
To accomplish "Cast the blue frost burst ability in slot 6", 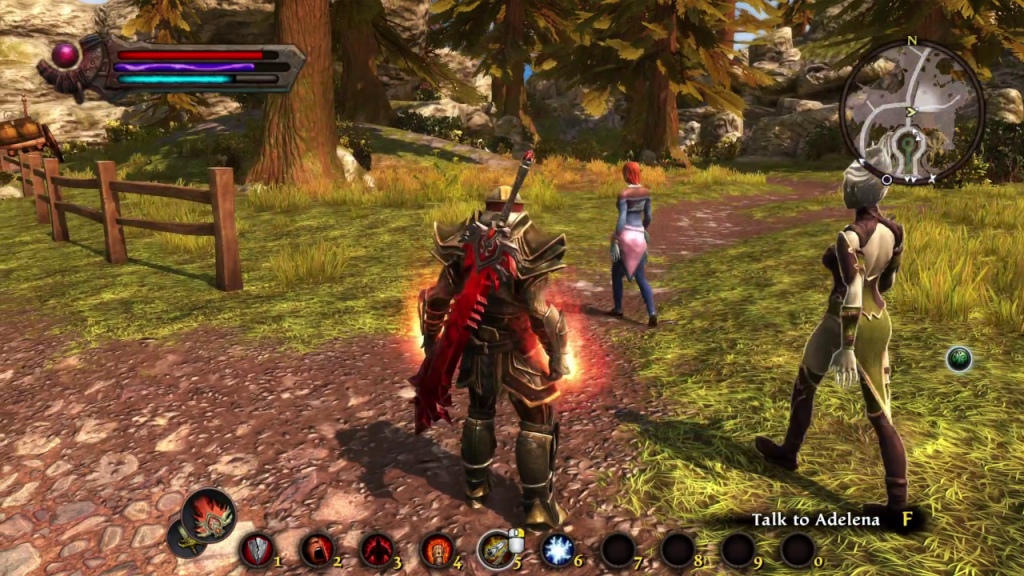I will (x=557, y=549).
